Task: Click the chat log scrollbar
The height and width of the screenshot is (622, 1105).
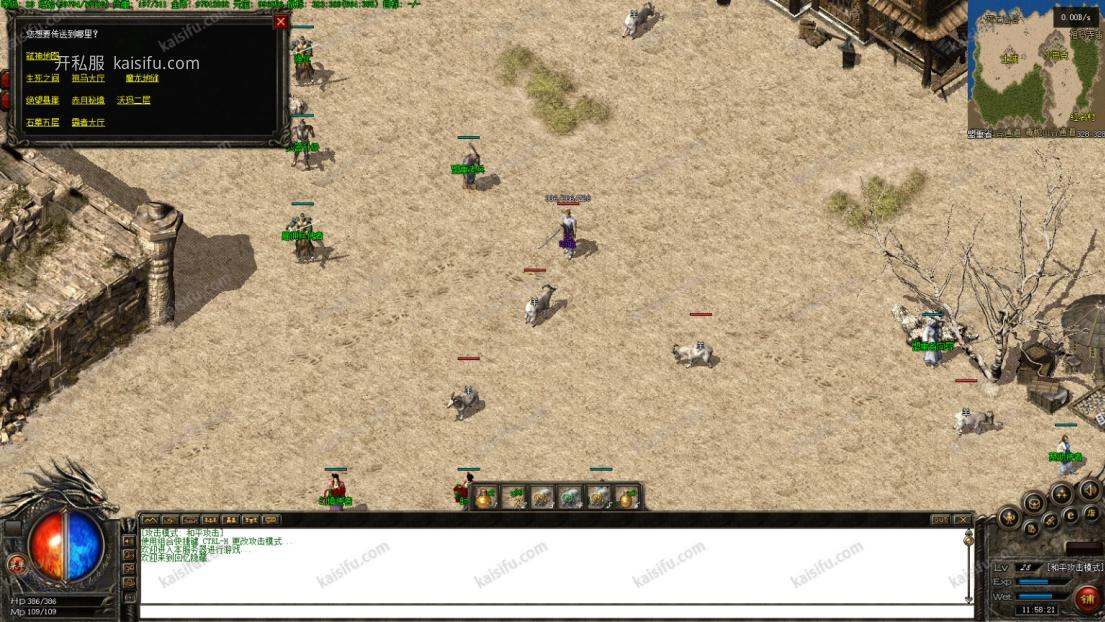Action: (968, 565)
